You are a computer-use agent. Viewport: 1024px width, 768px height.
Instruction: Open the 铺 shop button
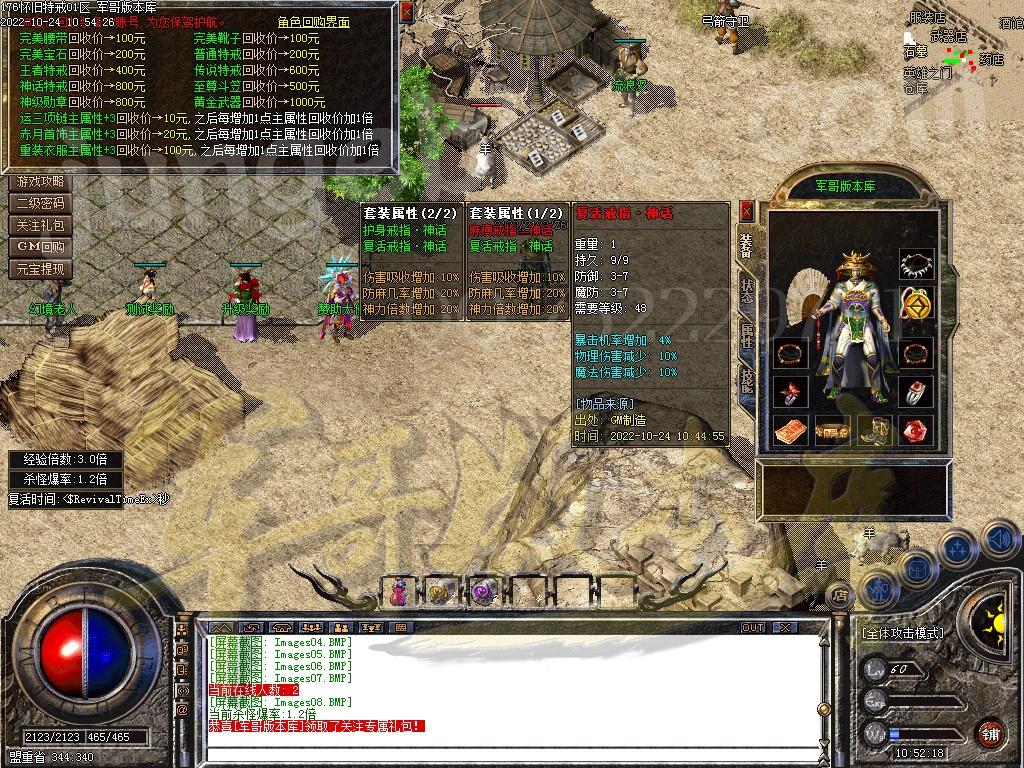pyautogui.click(x=990, y=732)
